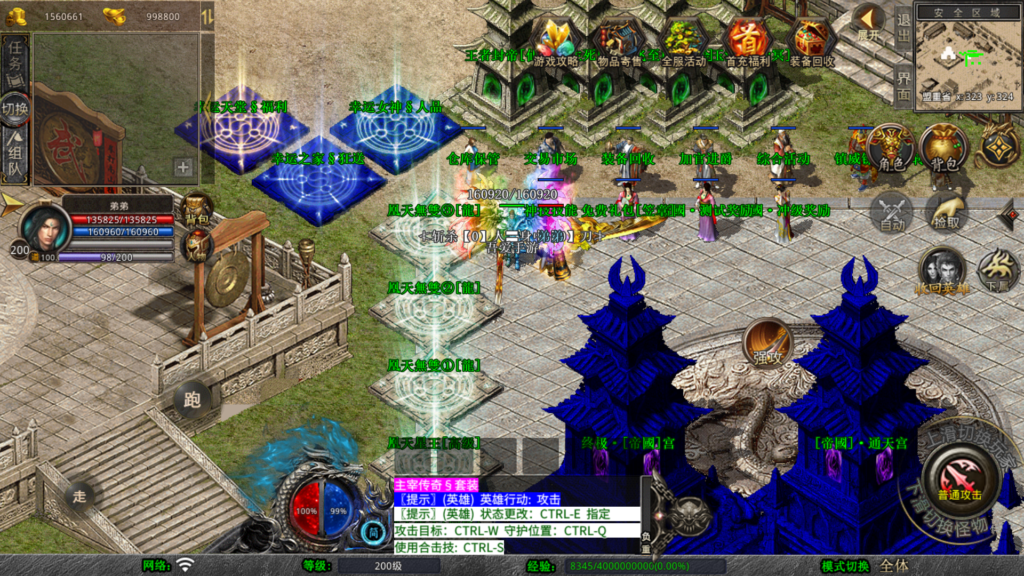Switch to the 任务 quest tab

click(x=16, y=59)
